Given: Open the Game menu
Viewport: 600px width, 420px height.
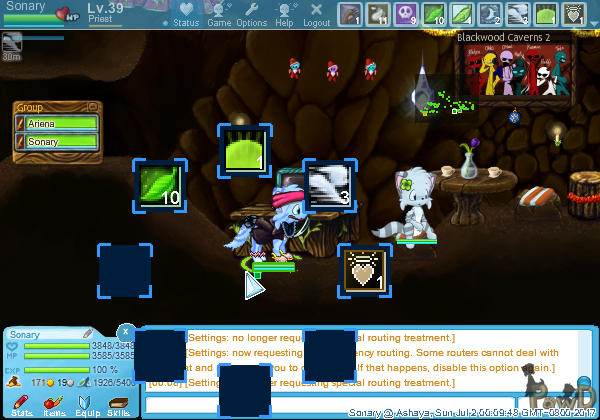Looking at the screenshot, I should (x=219, y=15).
